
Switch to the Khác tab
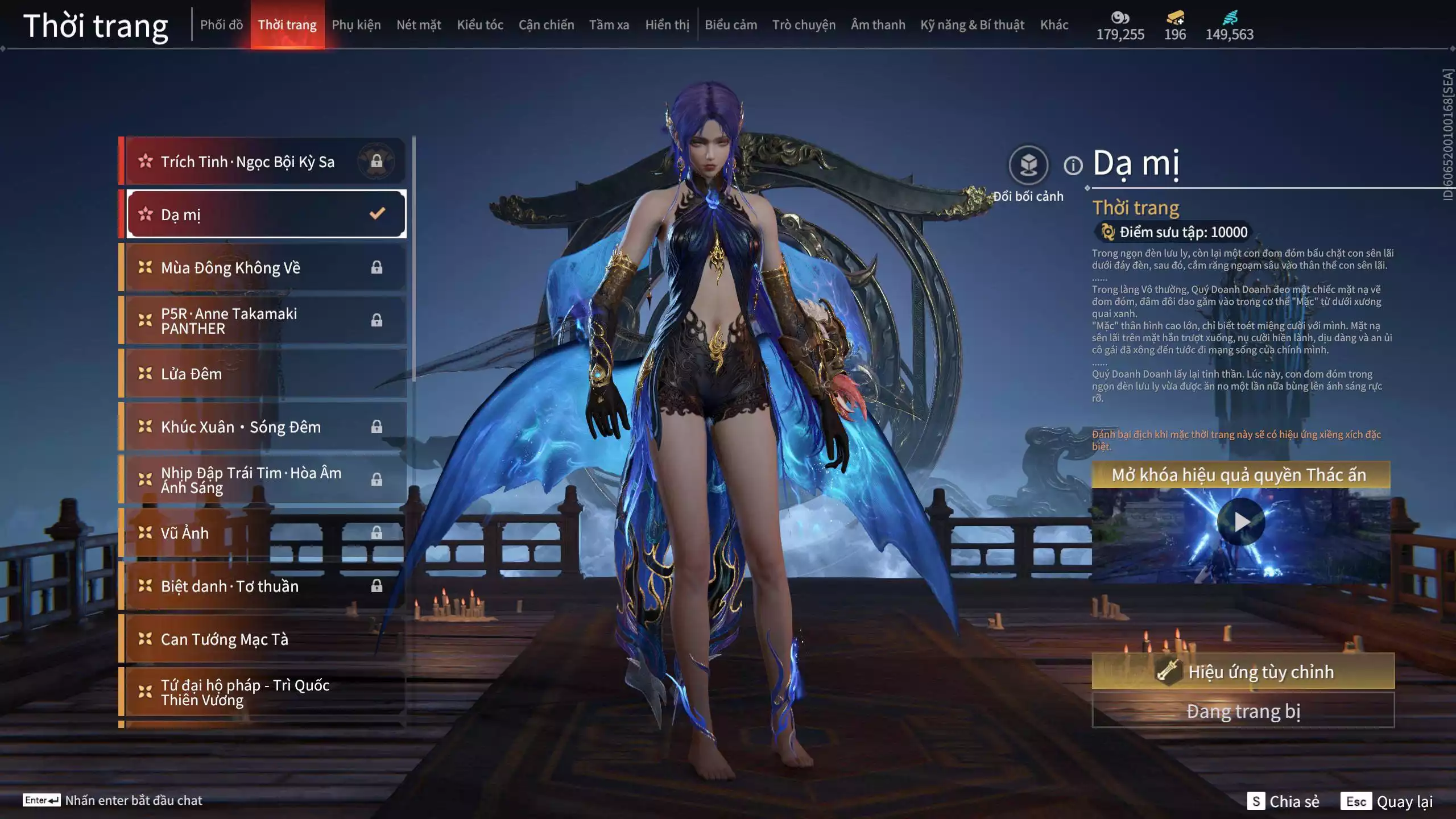click(1054, 25)
